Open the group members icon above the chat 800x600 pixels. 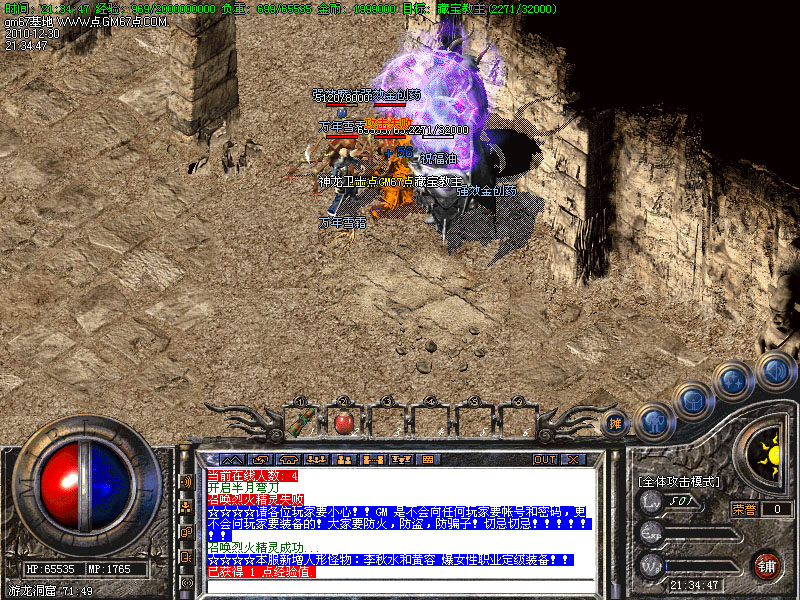343,460
